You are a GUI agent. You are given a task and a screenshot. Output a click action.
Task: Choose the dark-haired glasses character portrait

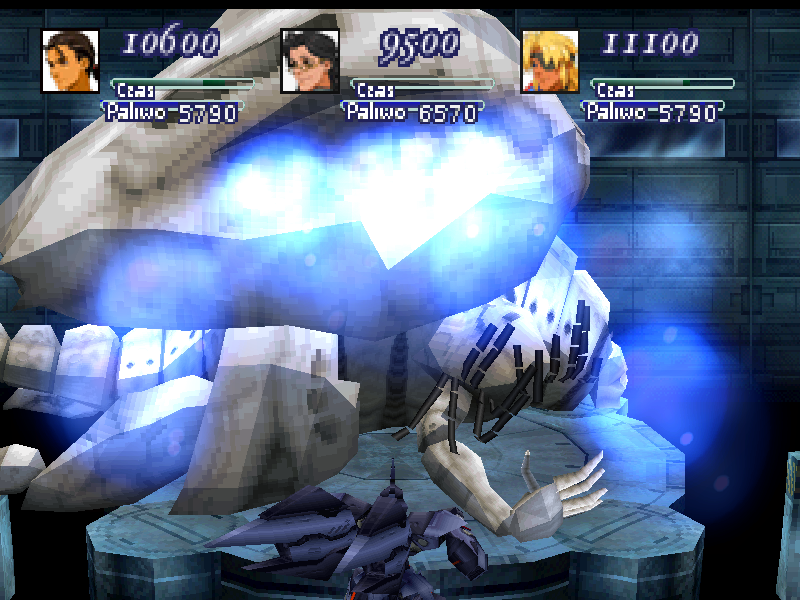tap(311, 61)
